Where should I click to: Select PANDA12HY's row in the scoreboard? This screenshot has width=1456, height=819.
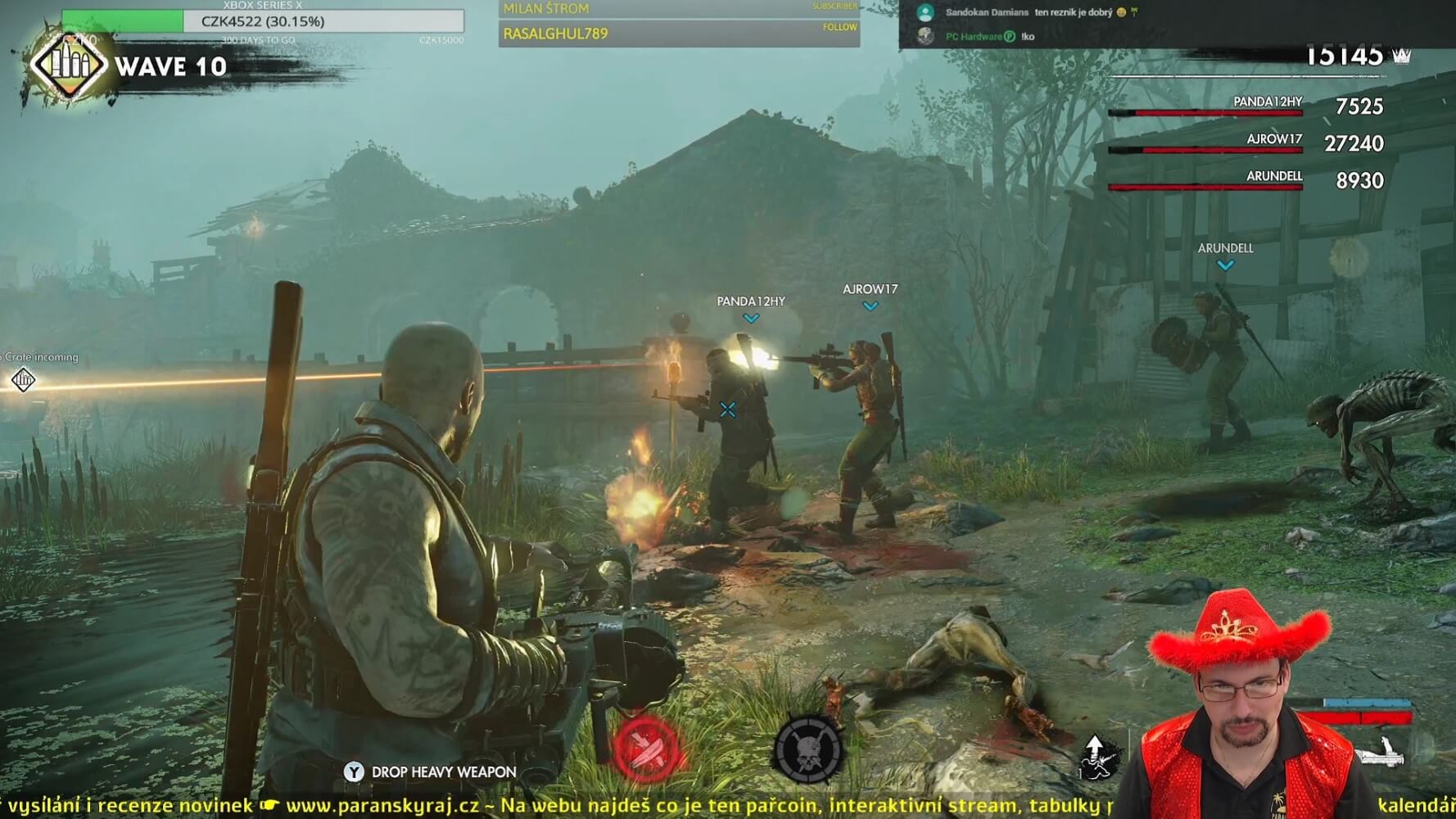(1246, 106)
